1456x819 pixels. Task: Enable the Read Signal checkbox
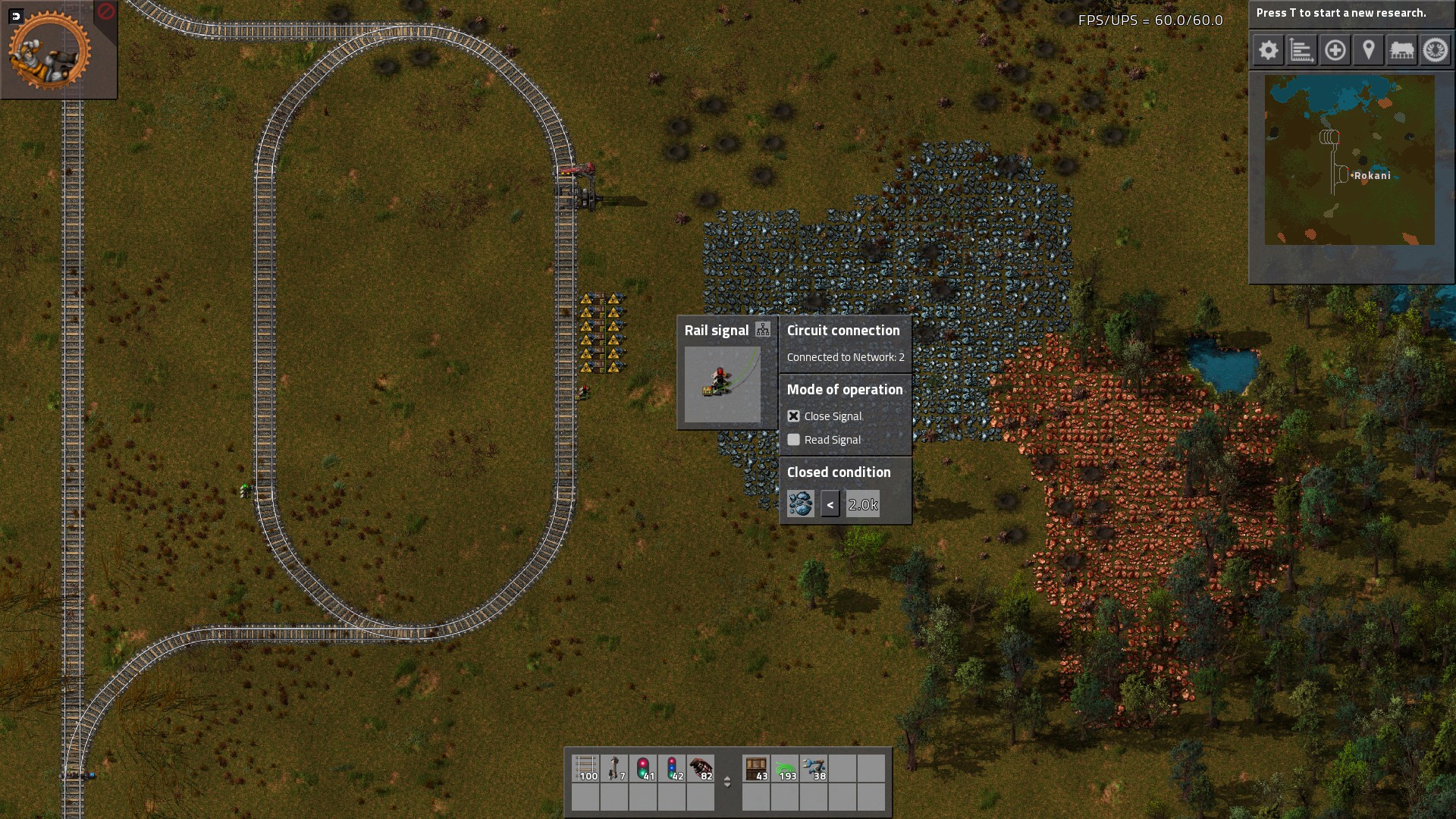click(794, 440)
